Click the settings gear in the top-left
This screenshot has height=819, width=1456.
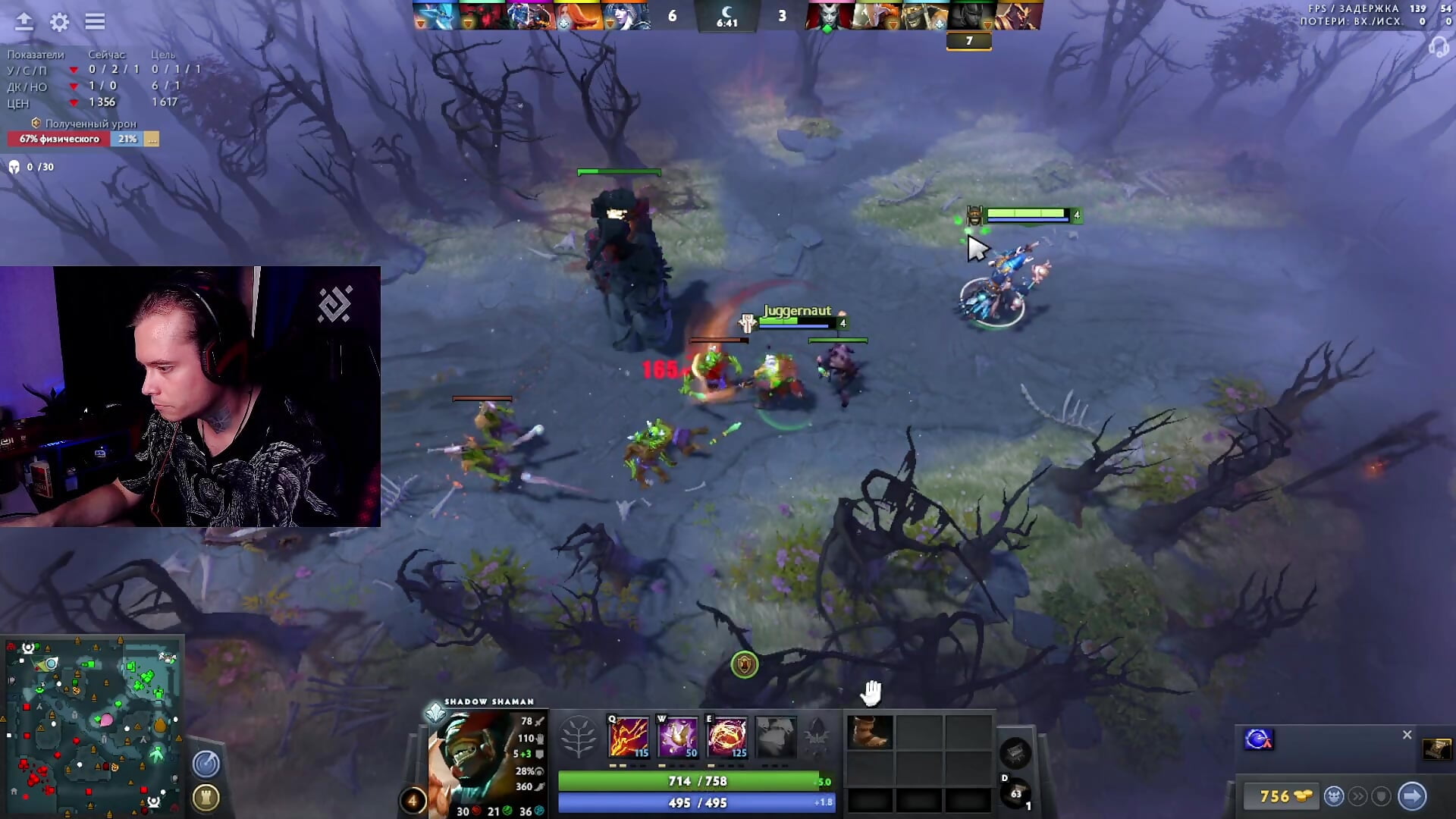(x=58, y=23)
